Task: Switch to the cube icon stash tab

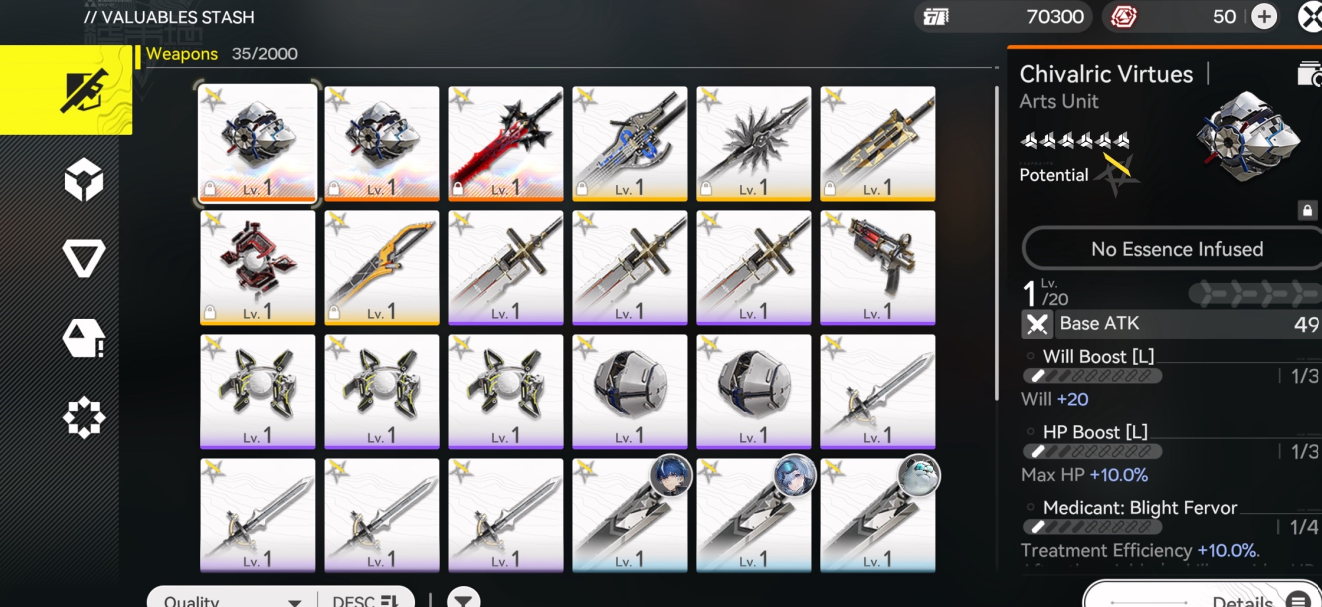Action: point(84,181)
